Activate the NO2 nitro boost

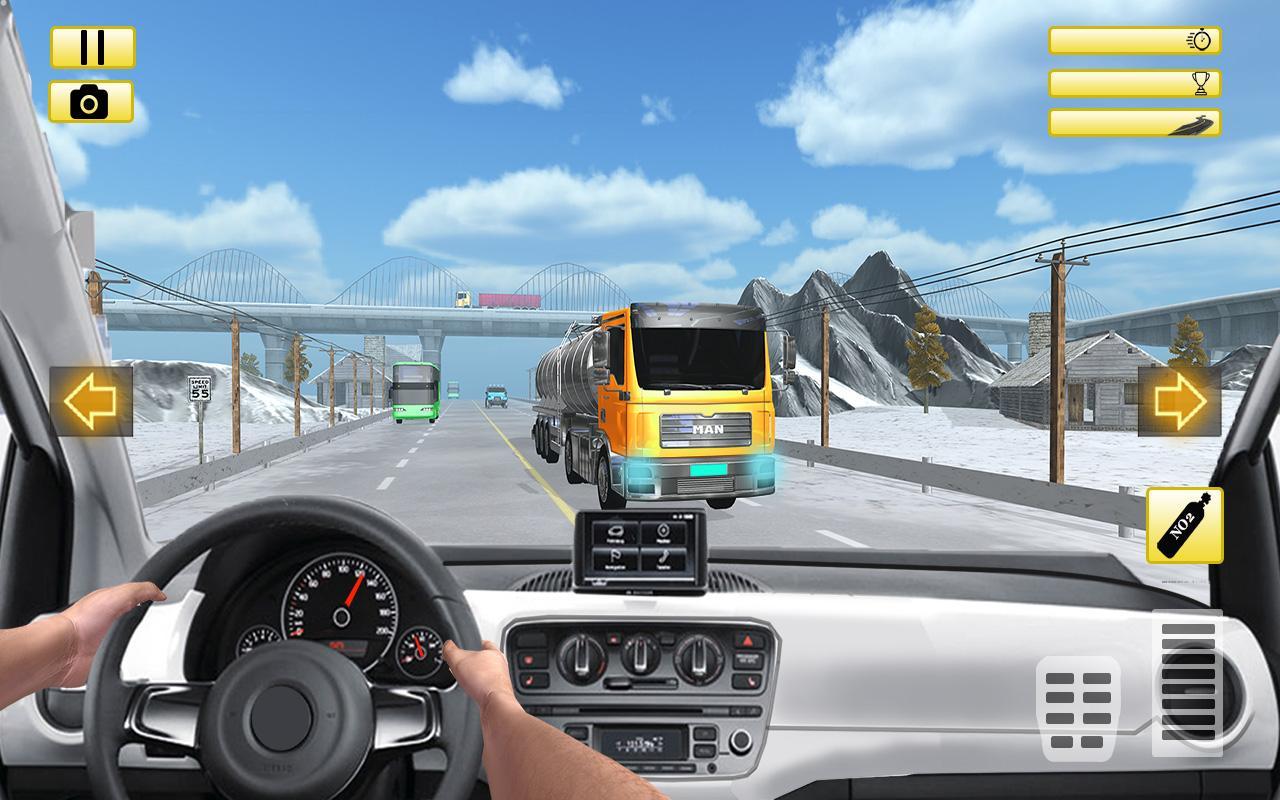[1183, 527]
